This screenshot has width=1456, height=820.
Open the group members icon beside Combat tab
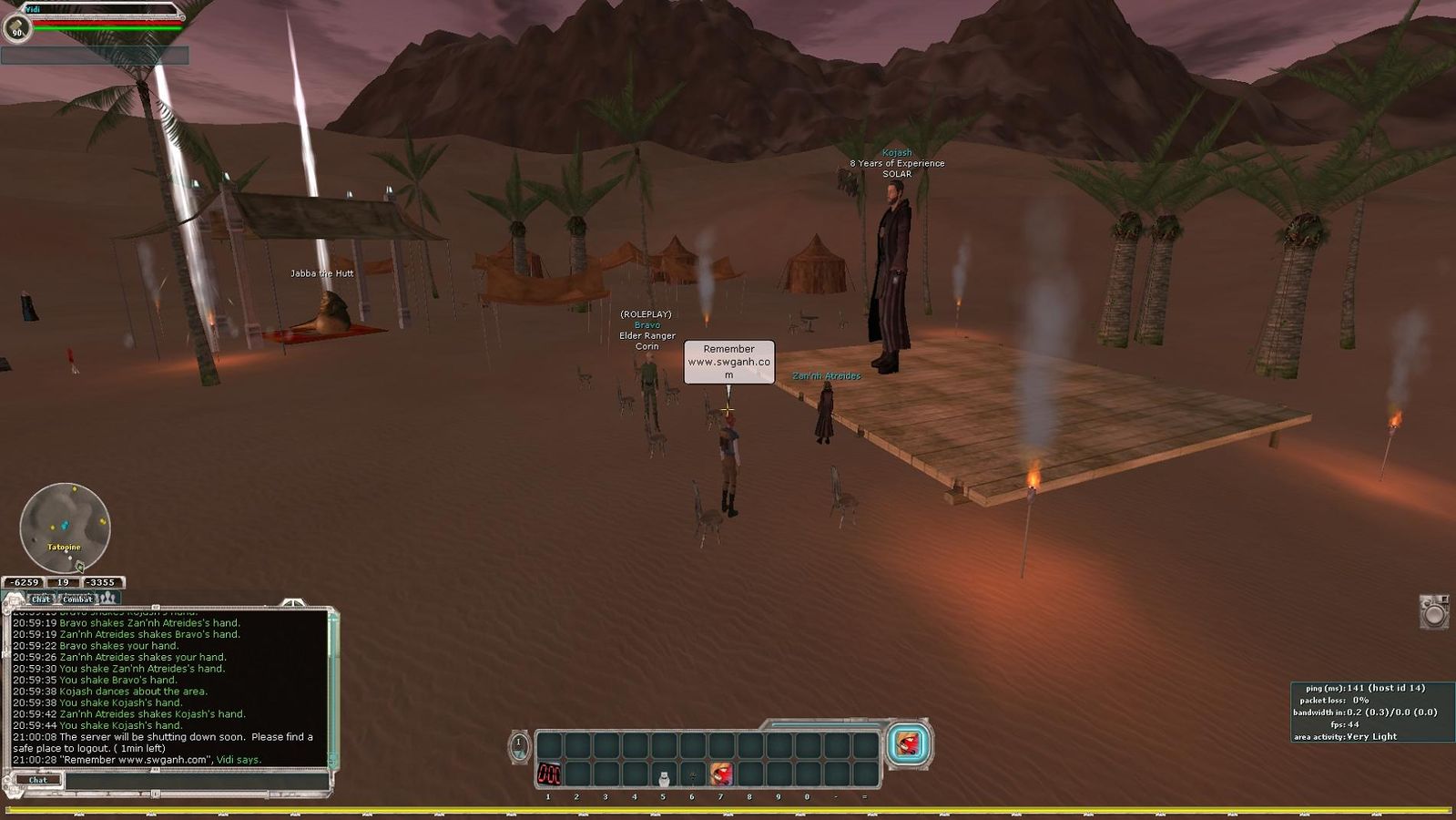click(x=108, y=598)
